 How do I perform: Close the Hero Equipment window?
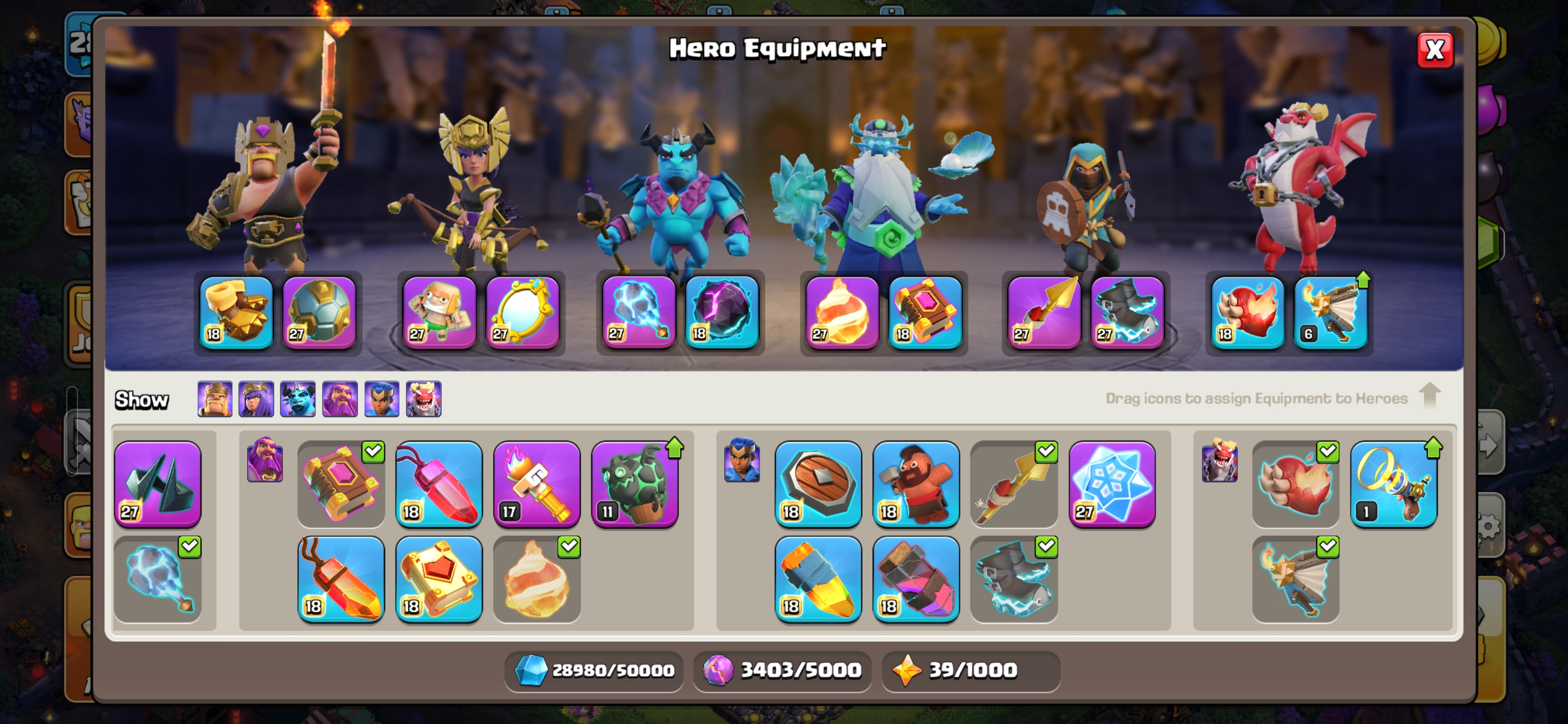click(1435, 51)
